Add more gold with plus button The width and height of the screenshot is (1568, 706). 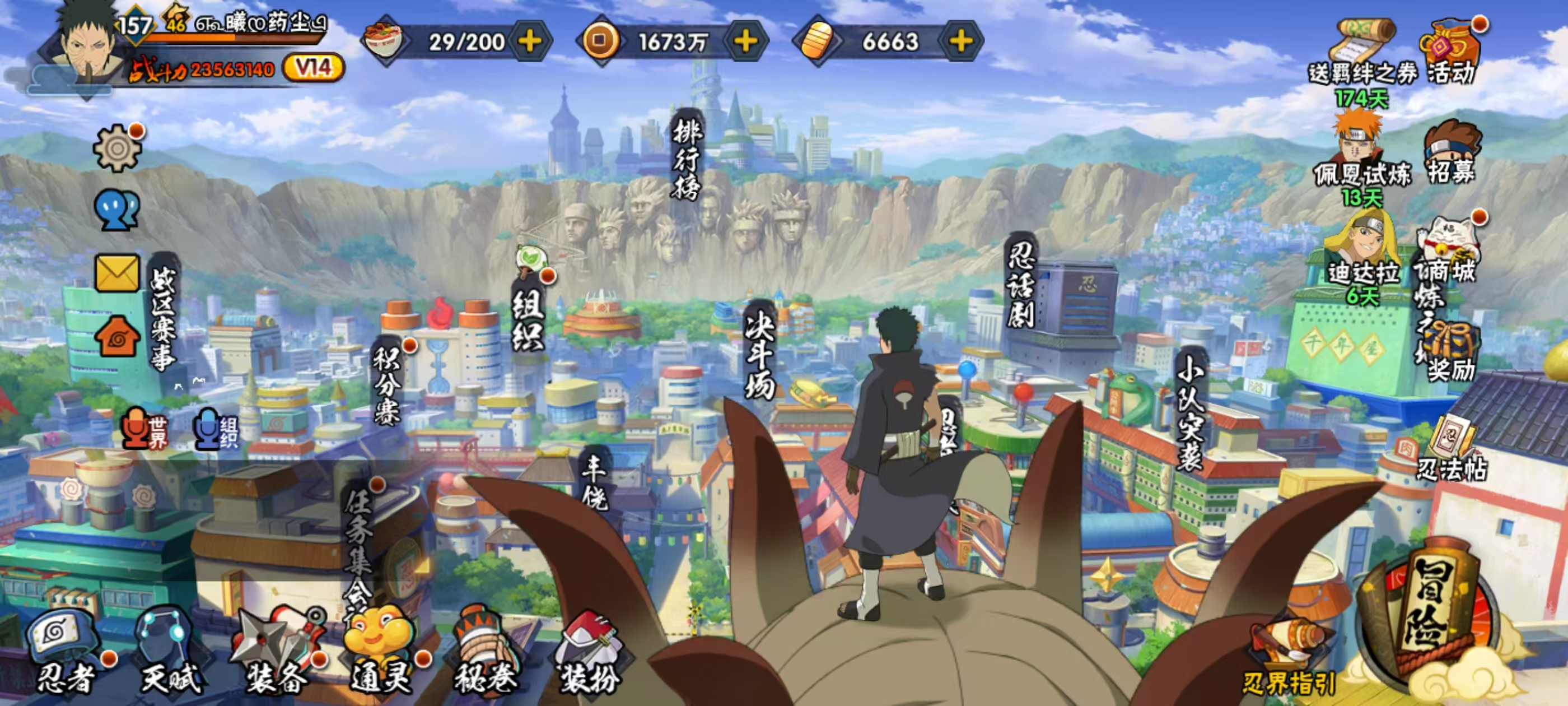click(x=961, y=41)
